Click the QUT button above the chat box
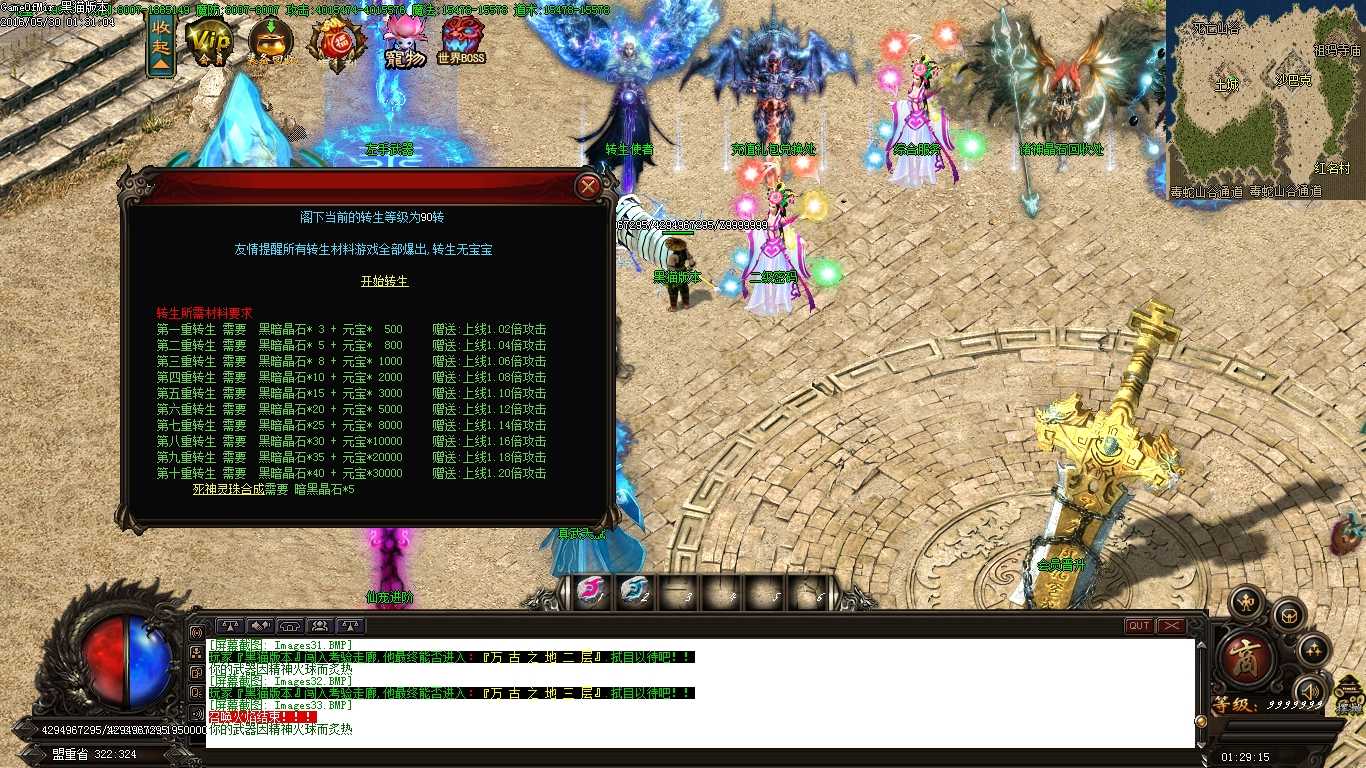1366x768 pixels. tap(1137, 624)
